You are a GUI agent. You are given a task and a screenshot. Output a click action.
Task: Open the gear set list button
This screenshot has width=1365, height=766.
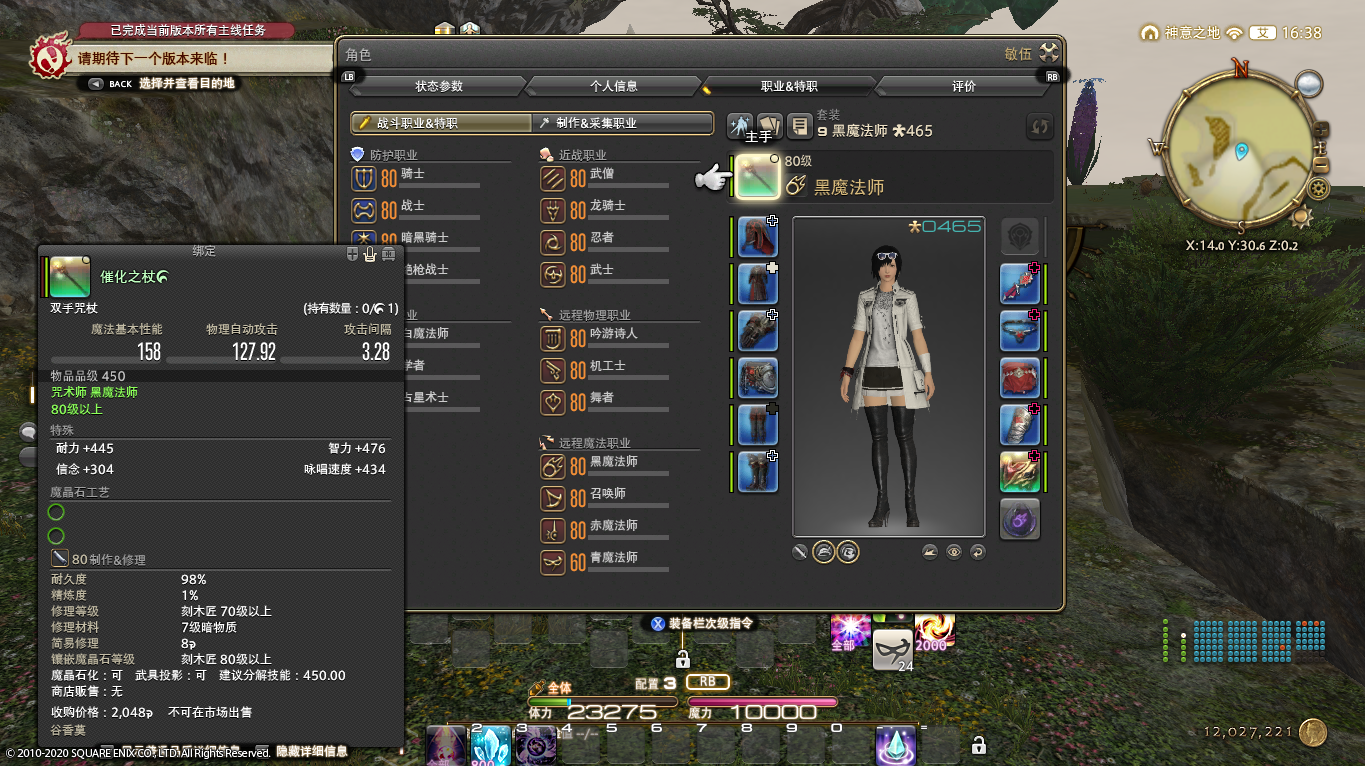[x=798, y=126]
